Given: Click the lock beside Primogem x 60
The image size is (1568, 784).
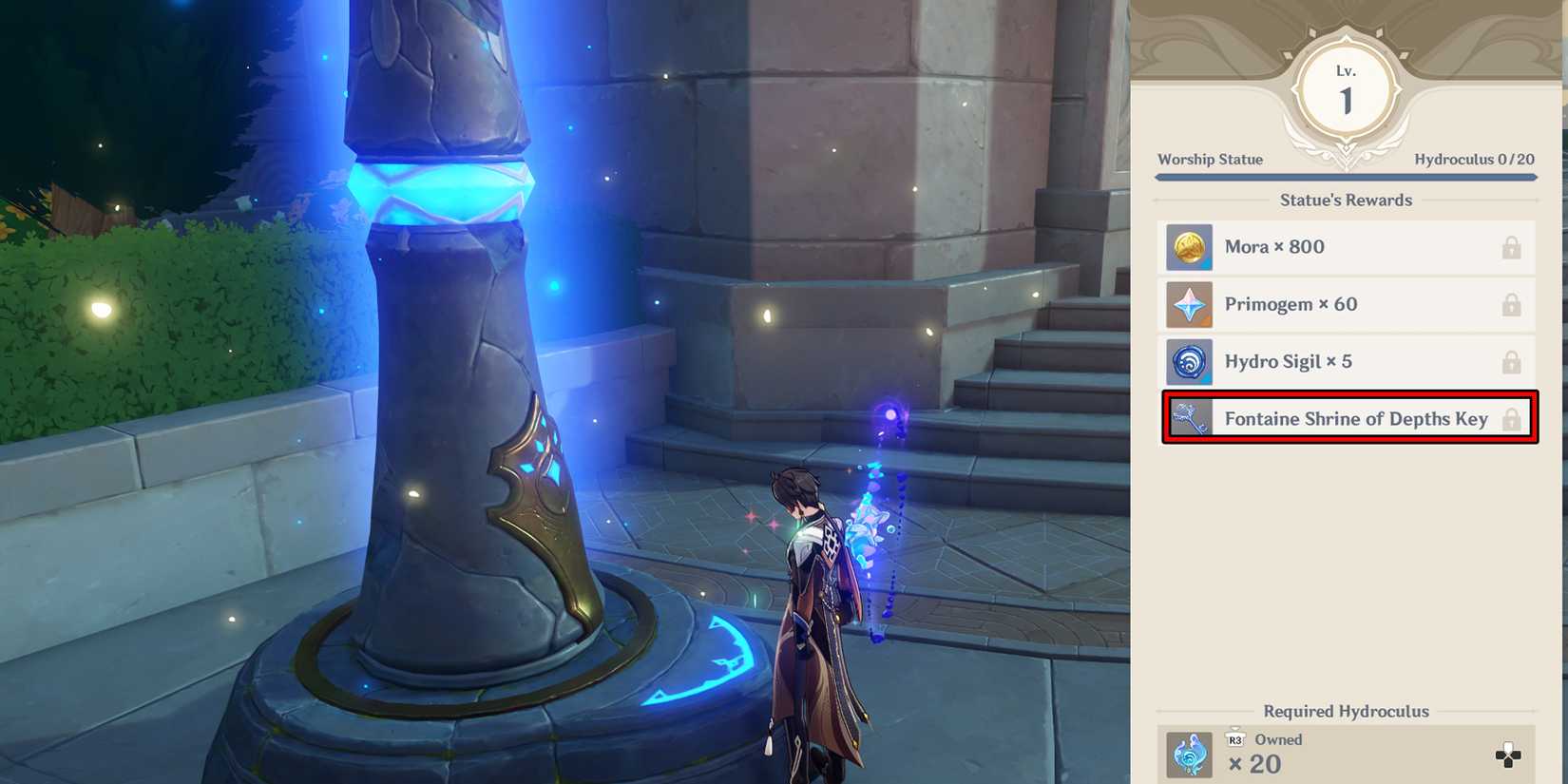Looking at the screenshot, I should coord(1513,304).
